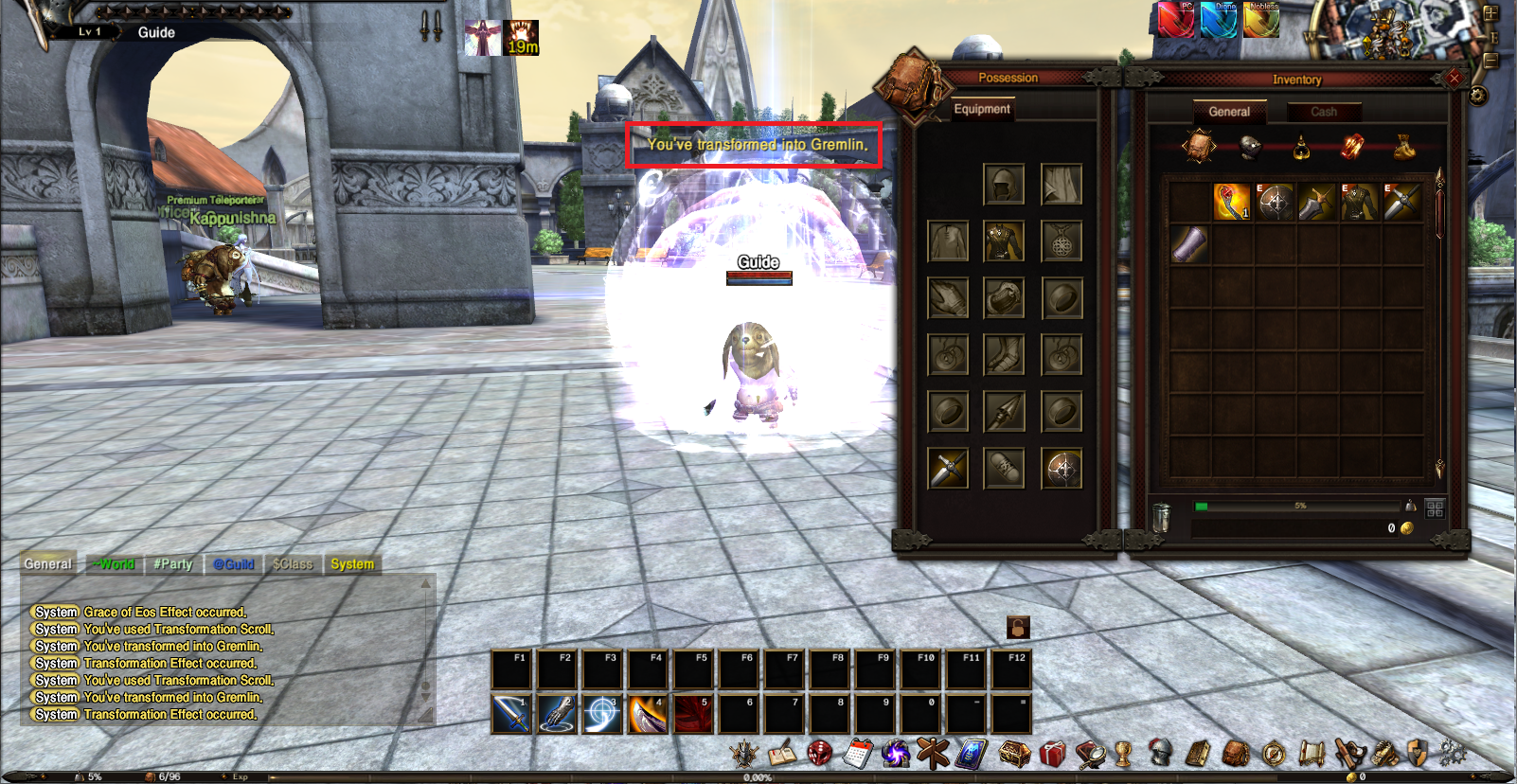This screenshot has height=784, width=1517.
Task: Open the gear settings icon in bottom toolbar
Action: [x=1452, y=754]
